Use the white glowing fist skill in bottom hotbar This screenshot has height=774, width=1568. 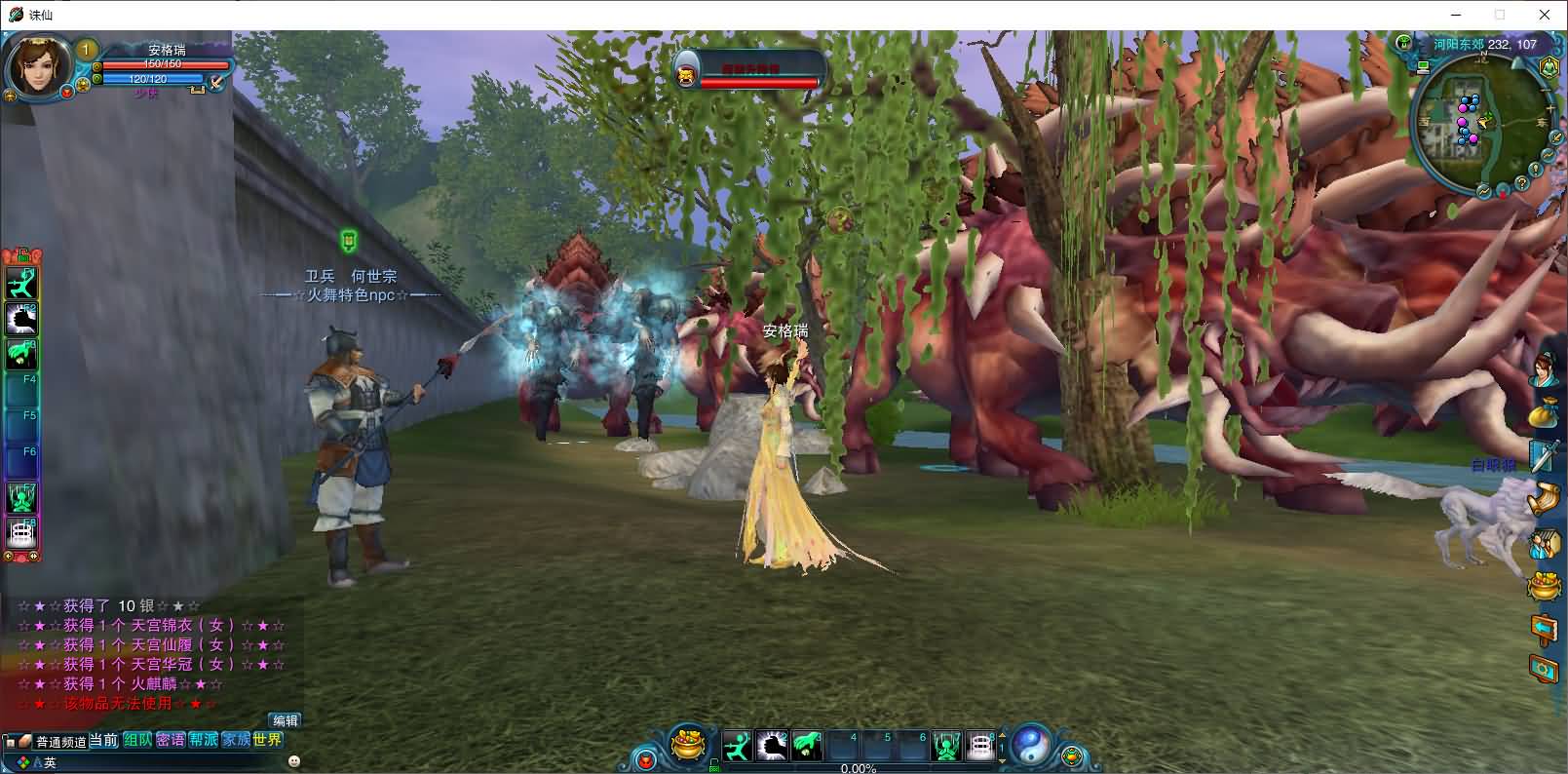click(772, 746)
